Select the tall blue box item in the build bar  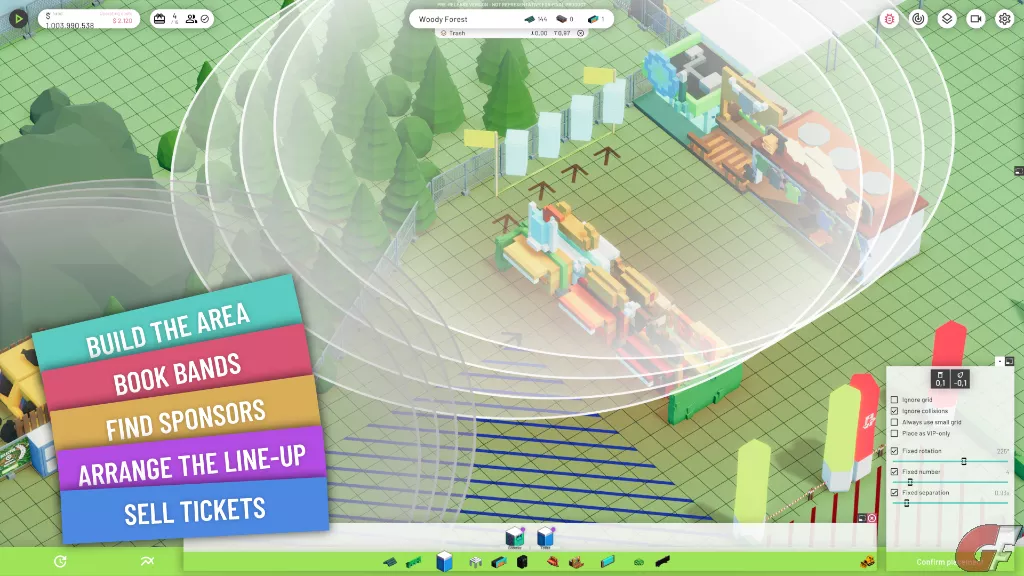pyautogui.click(x=445, y=561)
